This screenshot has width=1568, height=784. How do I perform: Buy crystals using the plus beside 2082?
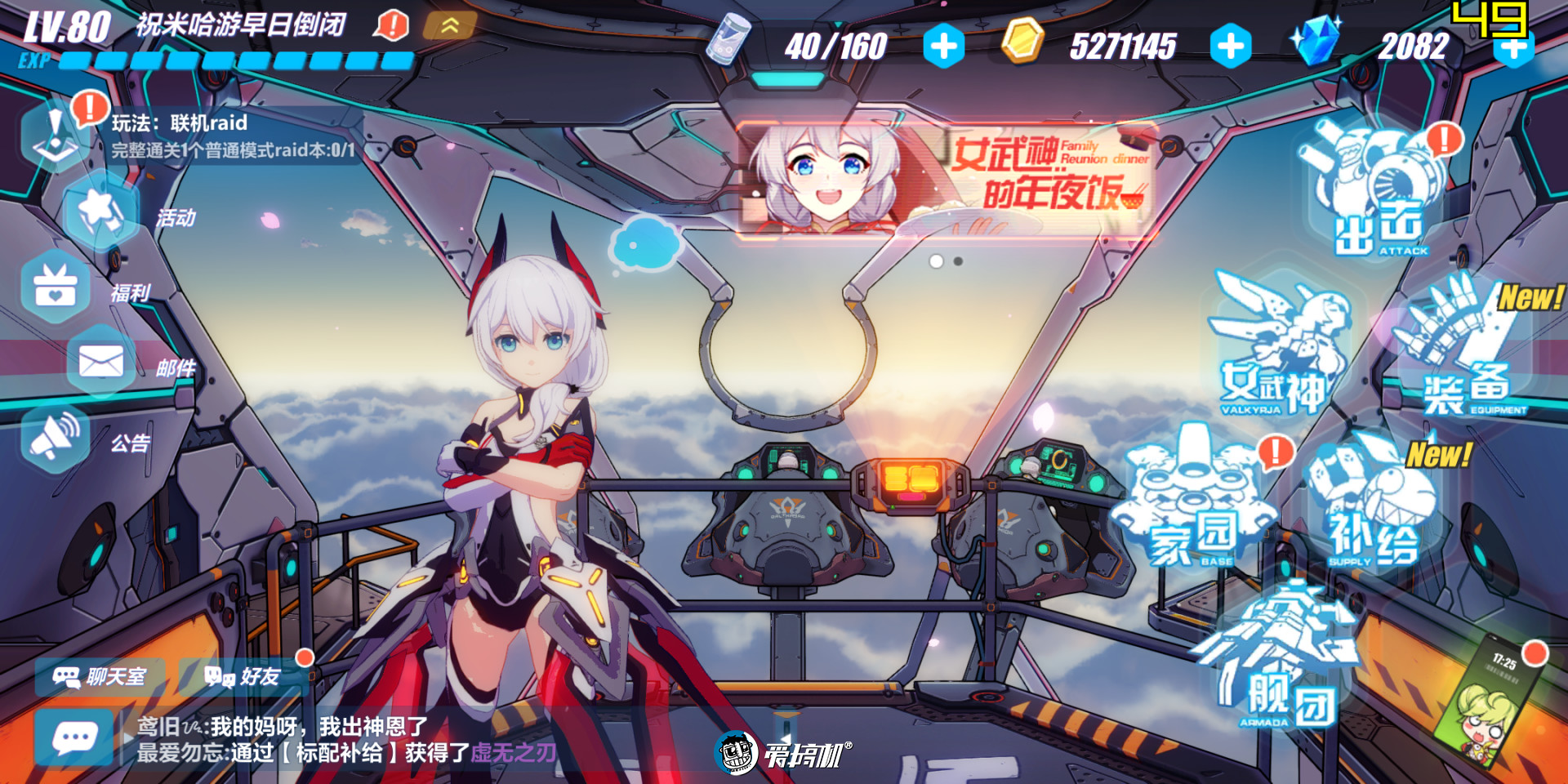[1515, 47]
